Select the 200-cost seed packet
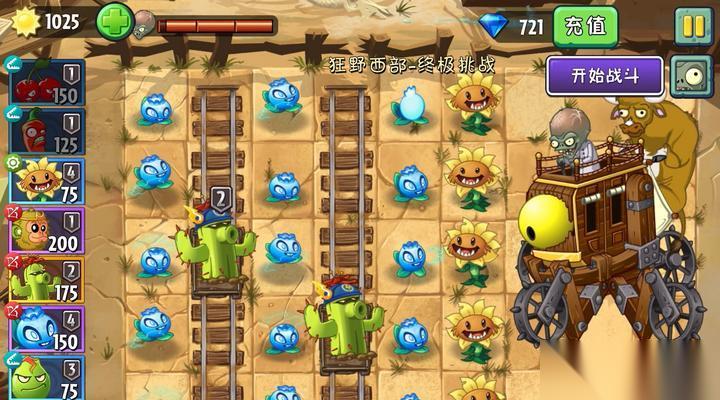 pyautogui.click(x=46, y=229)
